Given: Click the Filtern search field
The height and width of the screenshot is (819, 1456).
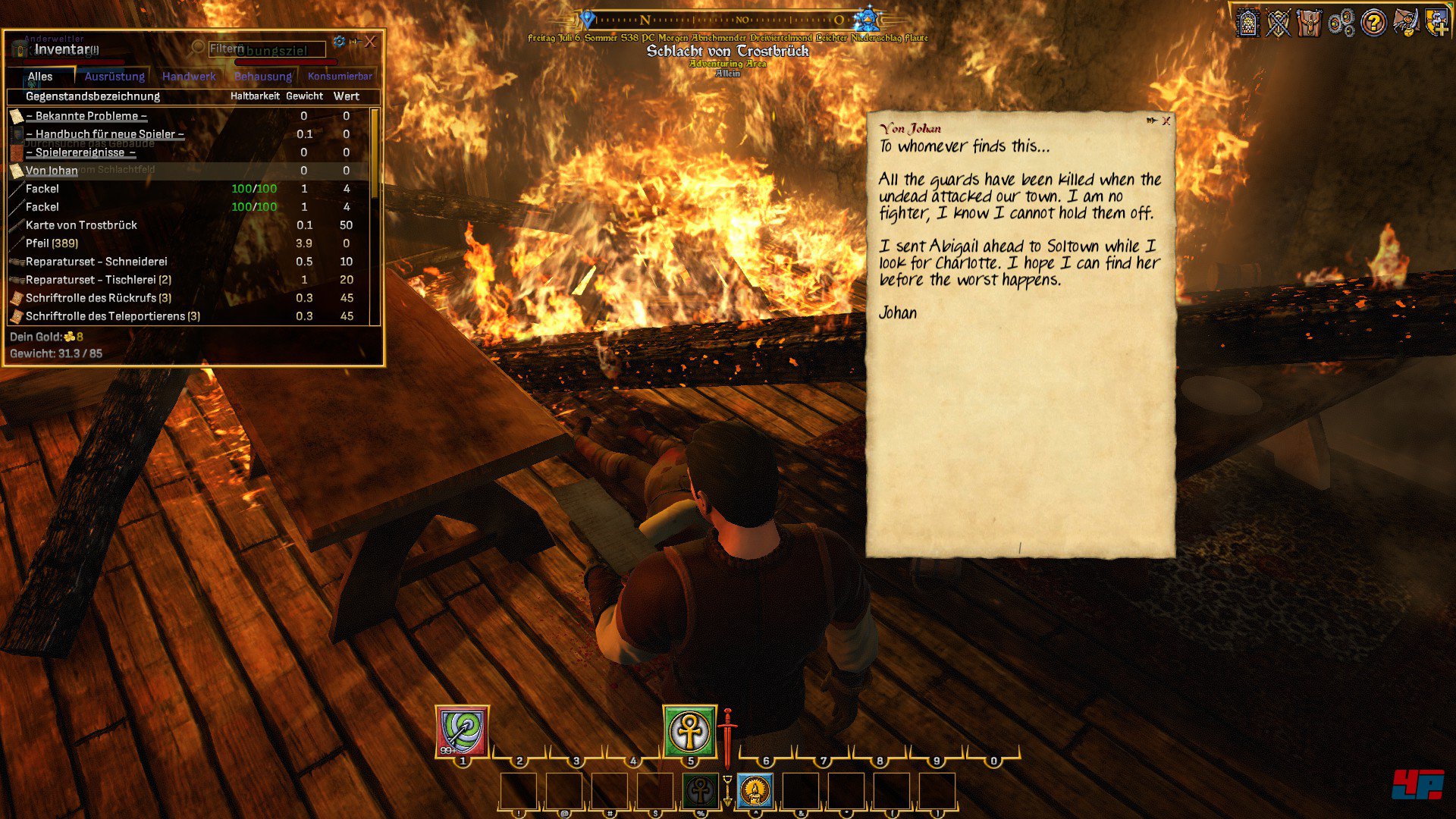Looking at the screenshot, I should coord(265,49).
